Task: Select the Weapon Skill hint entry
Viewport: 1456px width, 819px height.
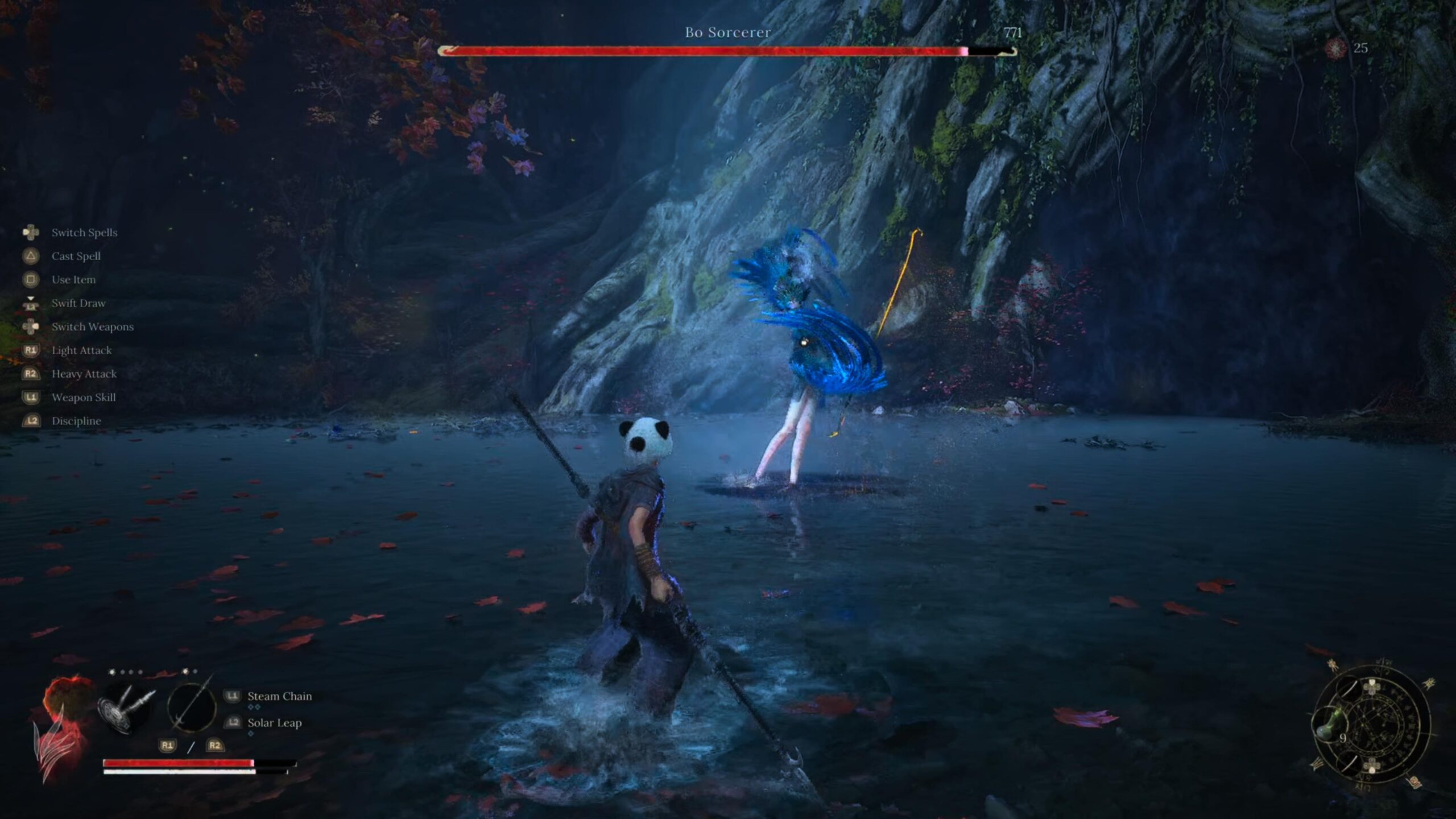Action: 83,398
